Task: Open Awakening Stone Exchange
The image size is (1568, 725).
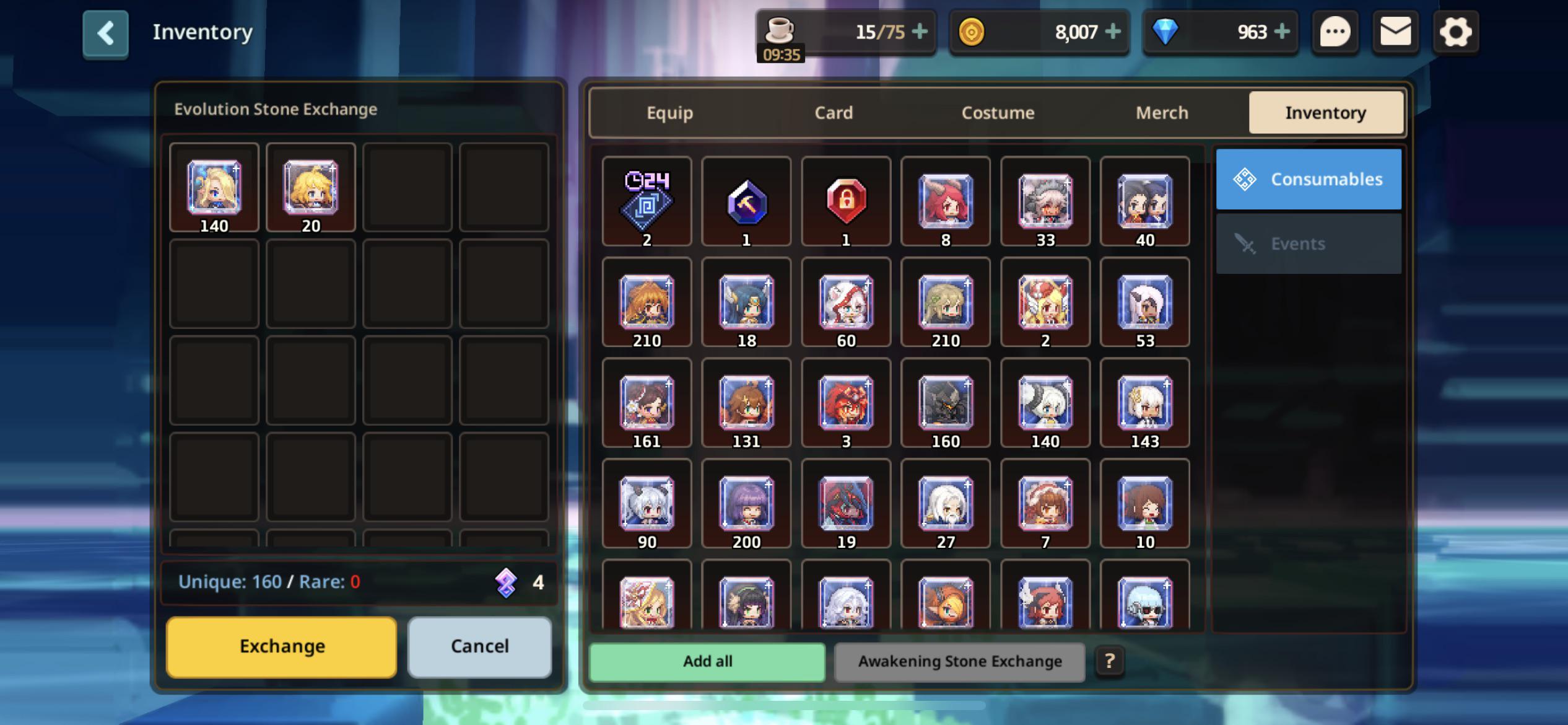Action: [x=959, y=661]
